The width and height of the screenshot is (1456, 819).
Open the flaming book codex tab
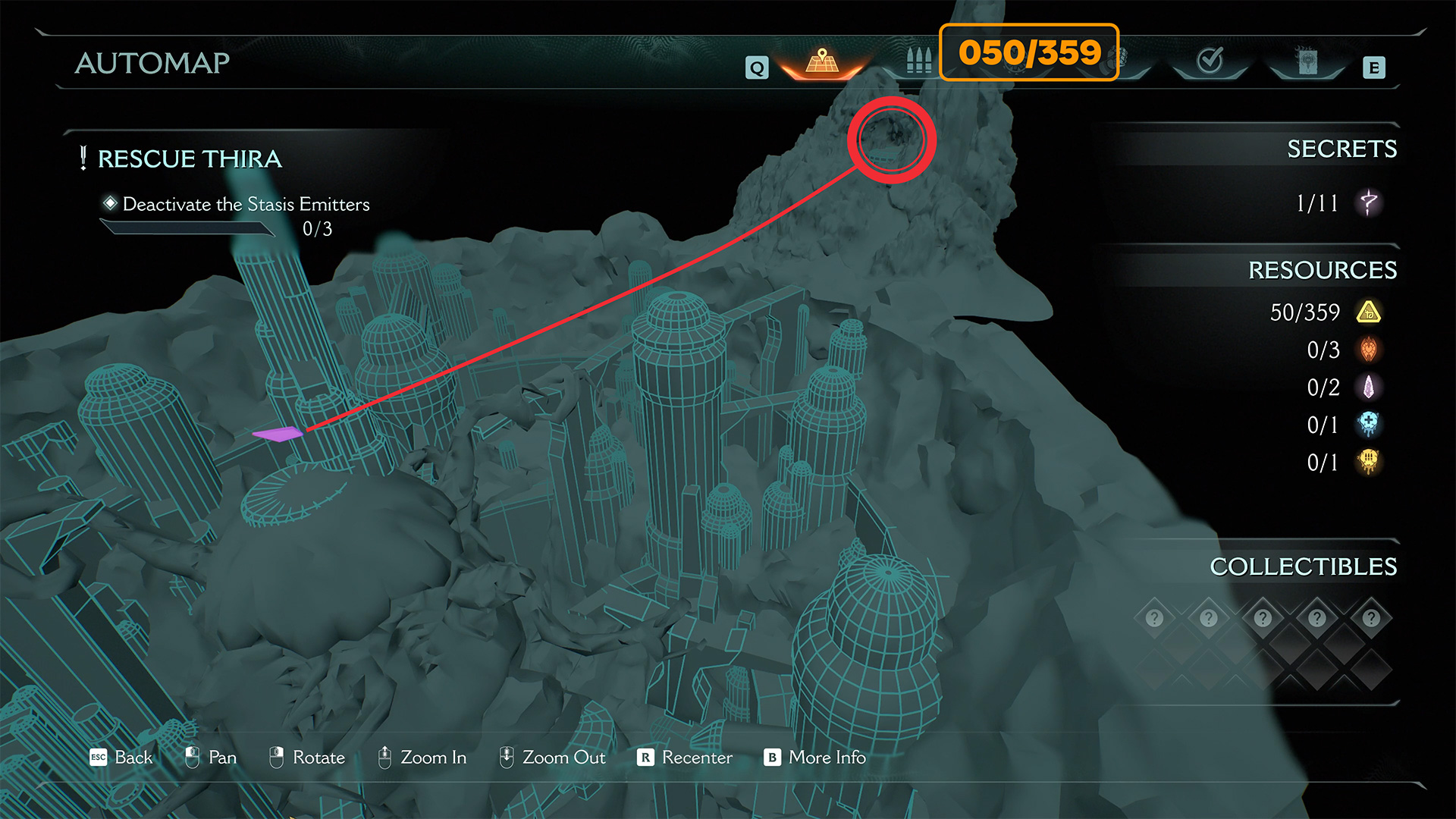[x=1307, y=61]
